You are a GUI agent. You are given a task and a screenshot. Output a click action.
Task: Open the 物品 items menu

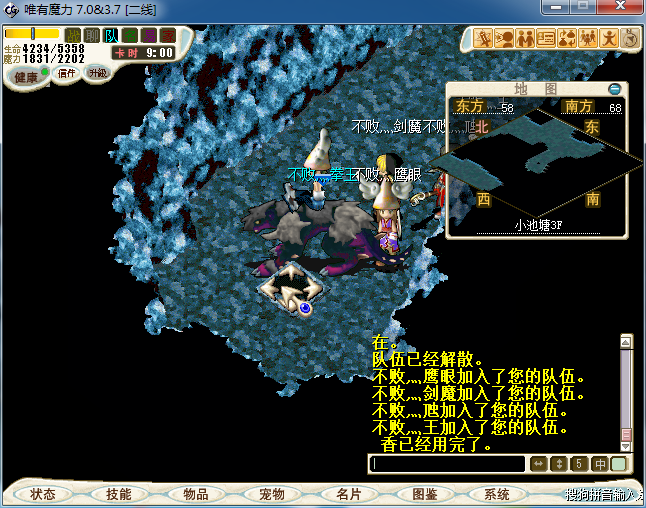(x=195, y=494)
